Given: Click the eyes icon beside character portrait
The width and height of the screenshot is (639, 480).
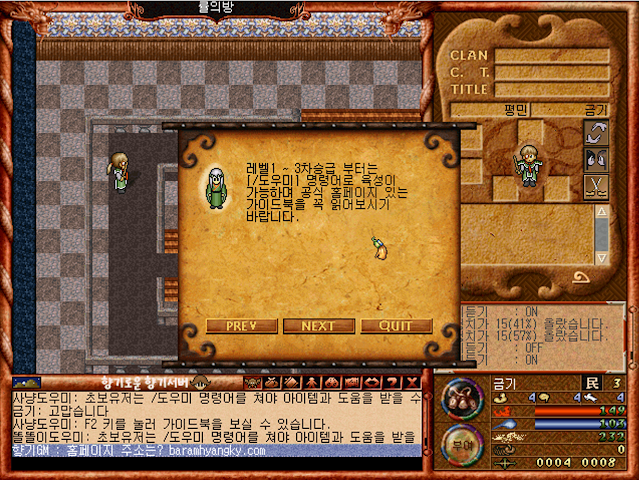Looking at the screenshot, I should pos(596,159).
